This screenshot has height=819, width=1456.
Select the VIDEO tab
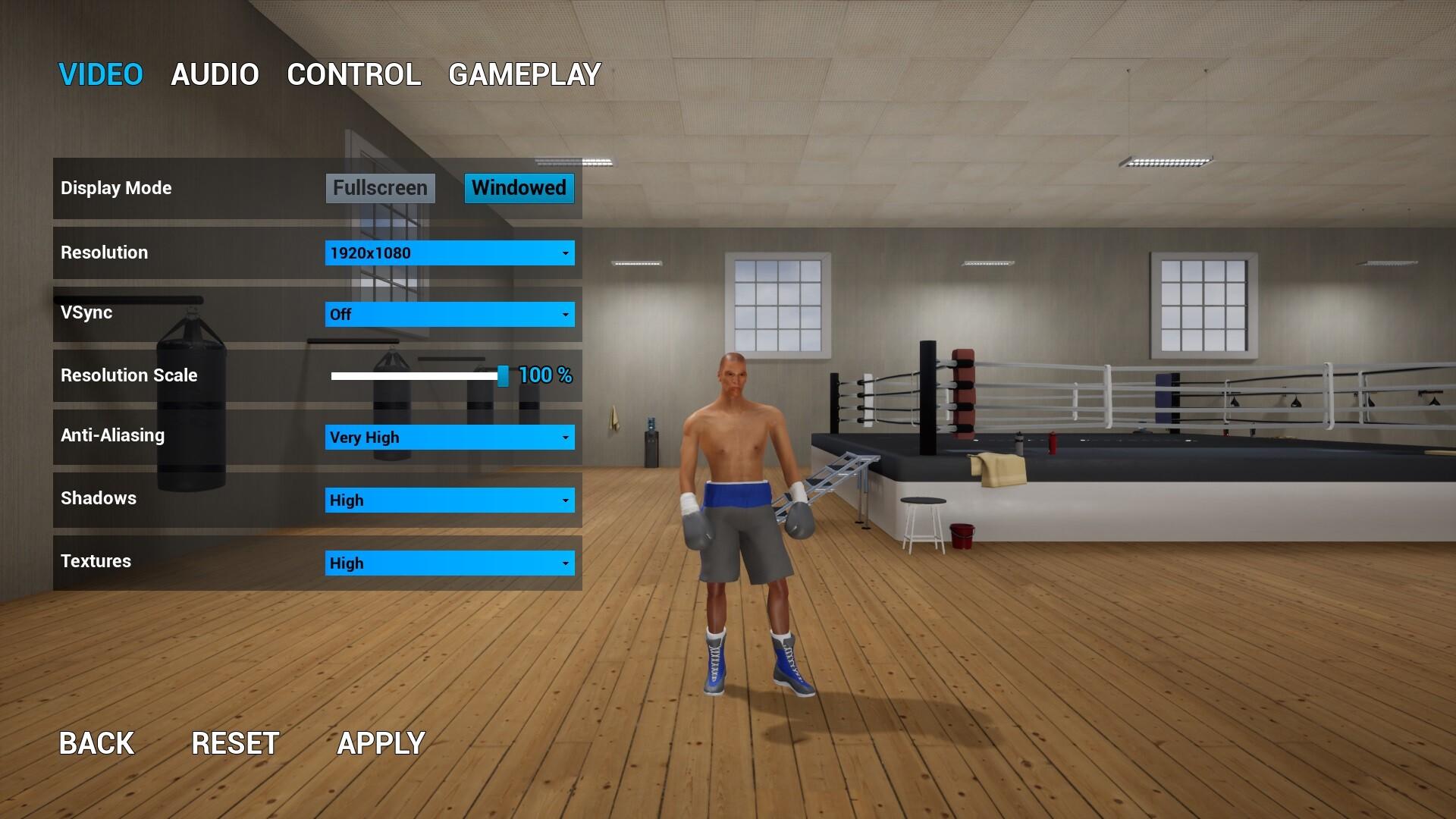101,74
